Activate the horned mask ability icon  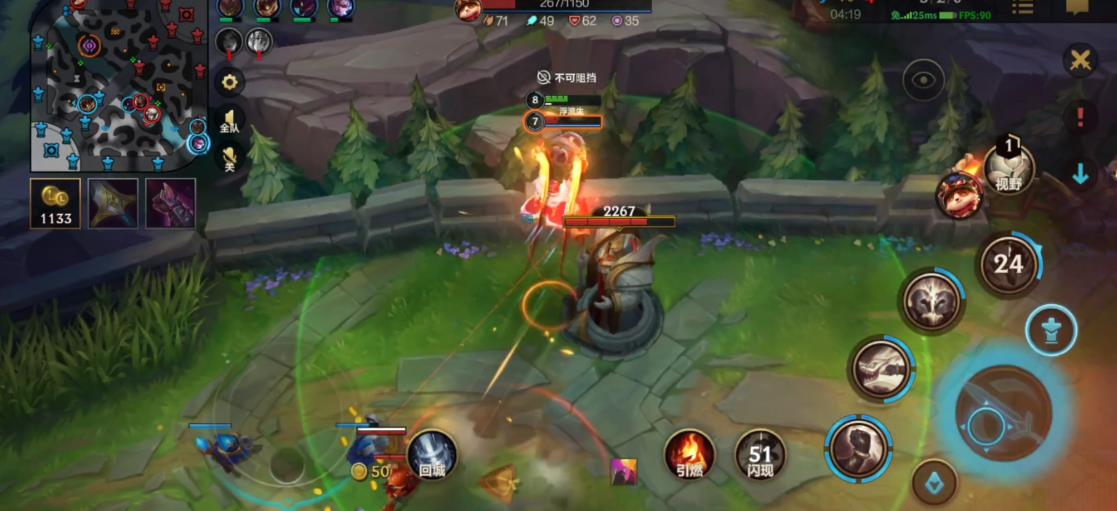click(x=931, y=301)
